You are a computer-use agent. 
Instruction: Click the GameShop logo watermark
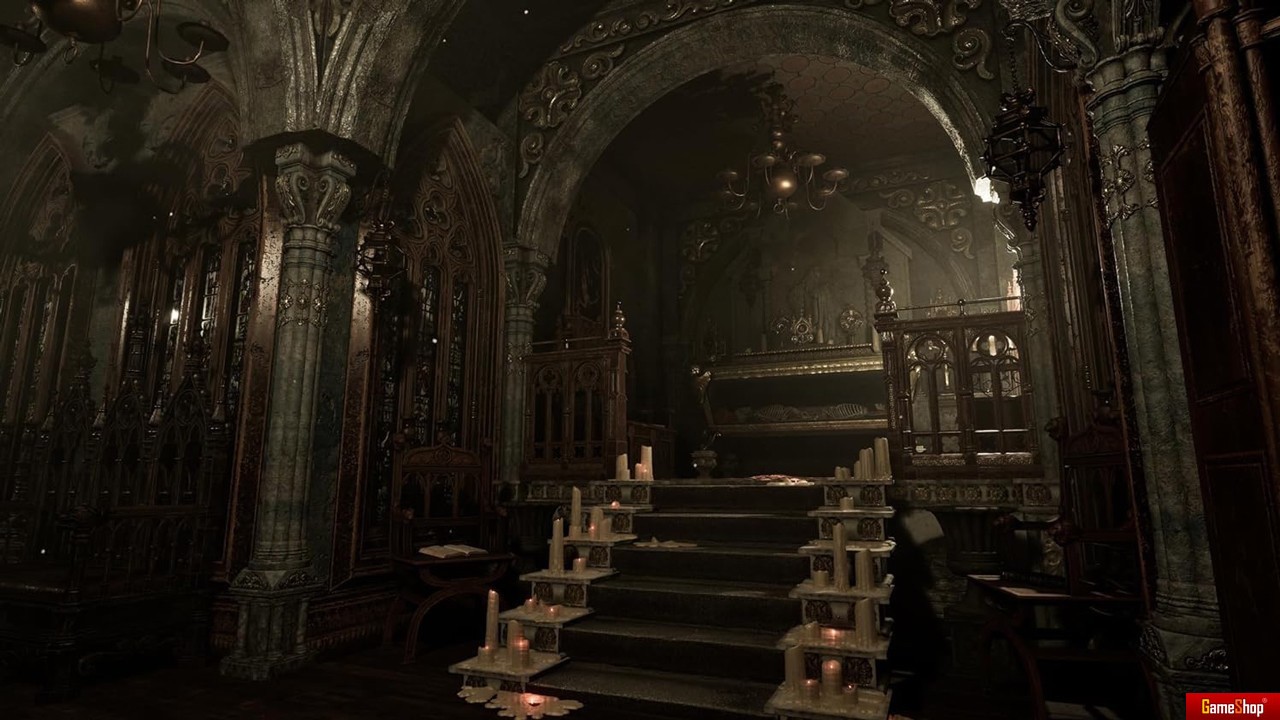tap(1232, 706)
